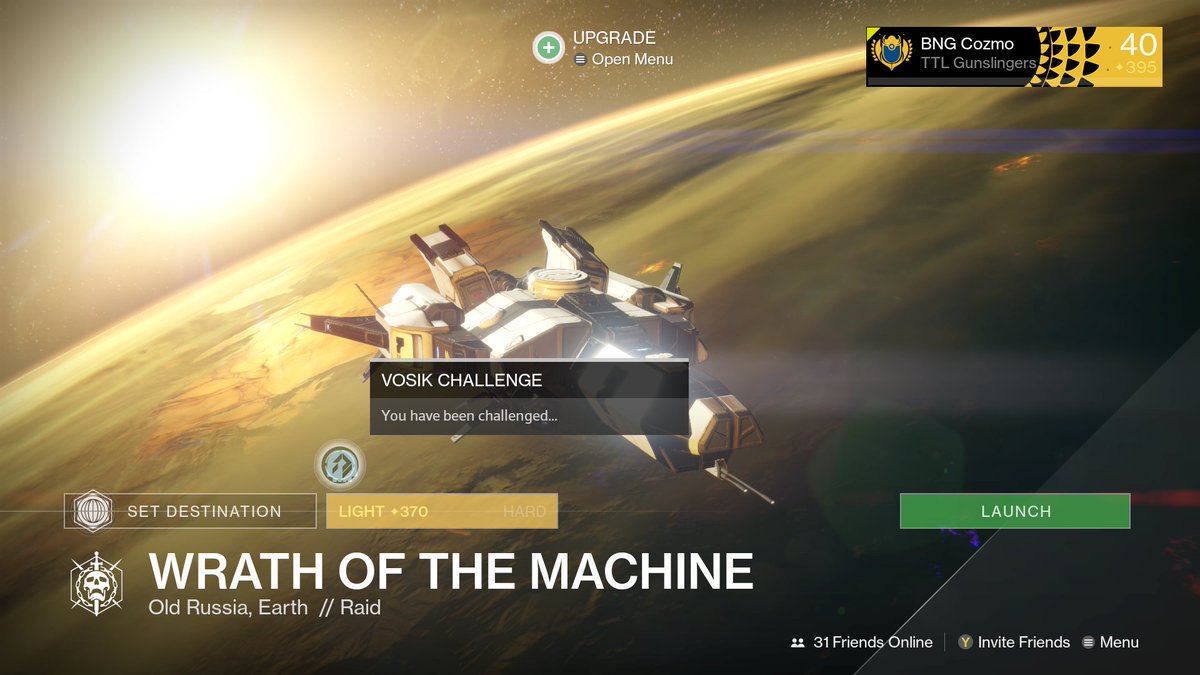Screen dimensions: 1200x675
Task: Show the 31 Friends Online roster
Action: (862, 642)
